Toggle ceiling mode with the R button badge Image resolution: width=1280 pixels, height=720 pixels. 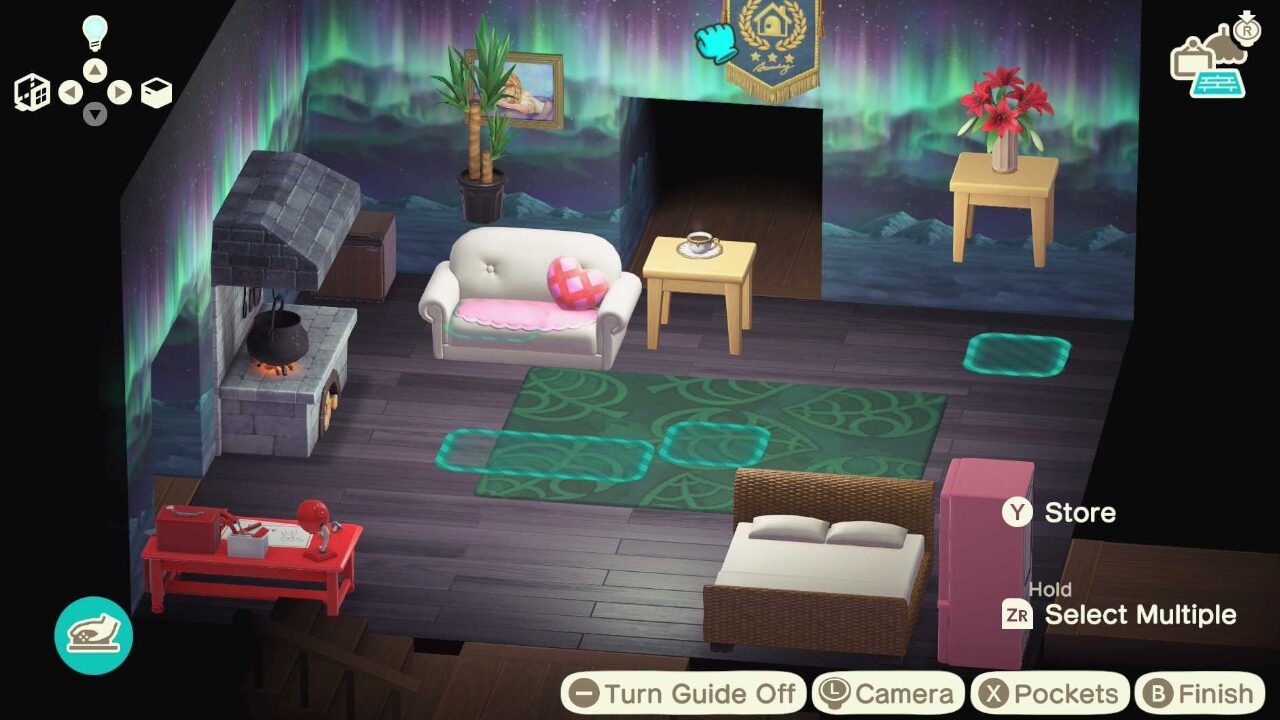coord(1247,31)
